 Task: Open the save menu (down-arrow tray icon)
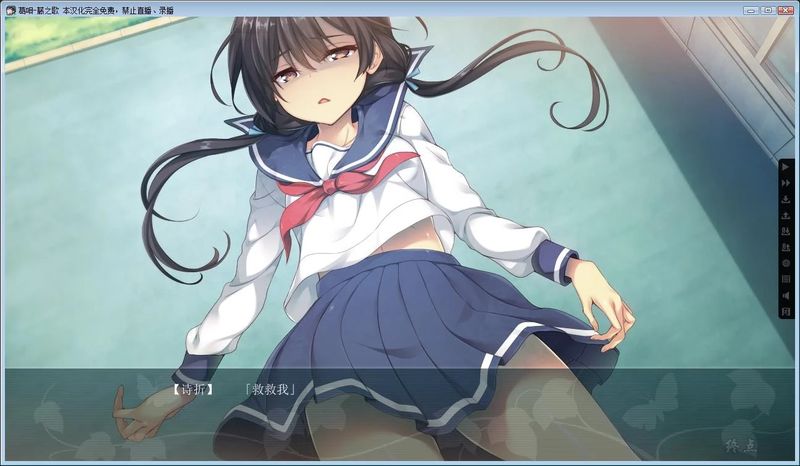[786, 199]
